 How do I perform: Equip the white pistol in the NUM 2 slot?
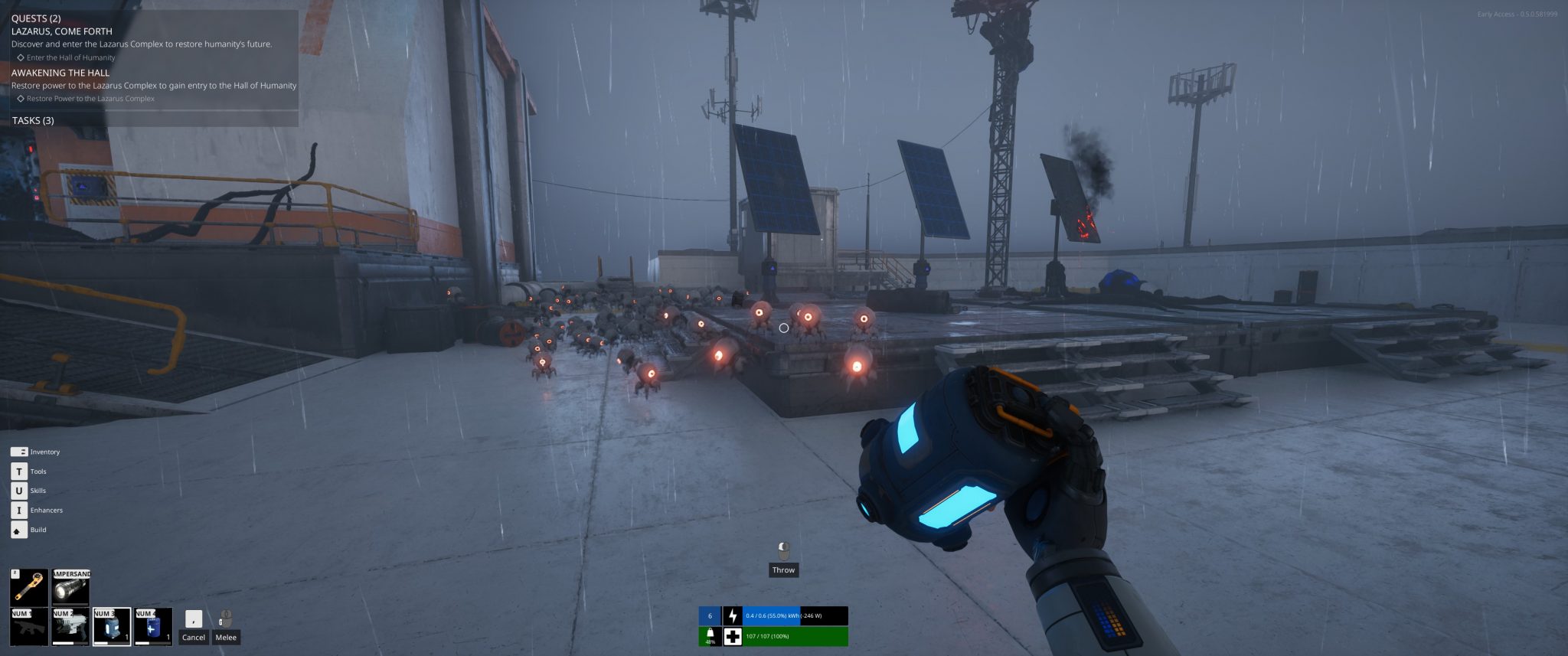[x=70, y=627]
